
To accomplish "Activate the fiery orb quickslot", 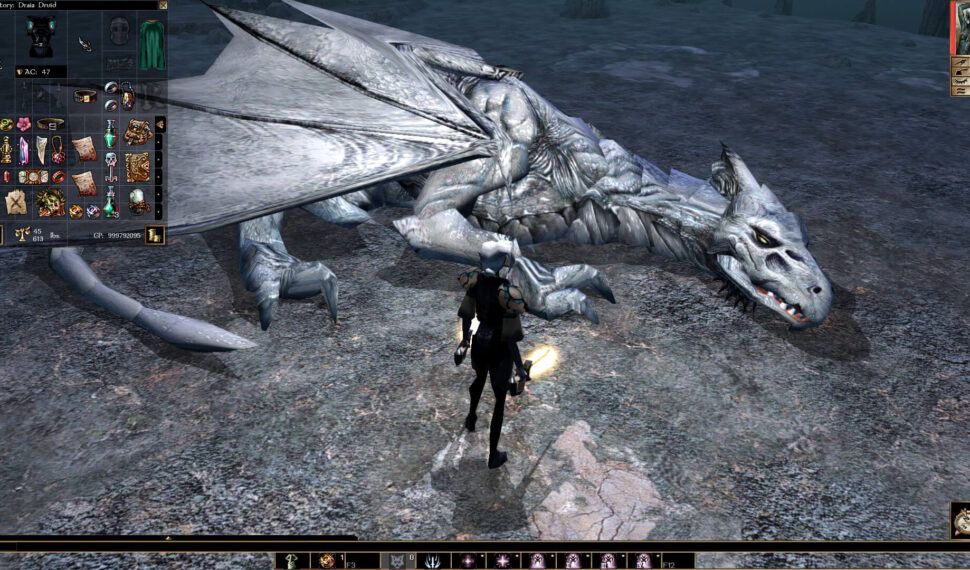I will [327, 561].
